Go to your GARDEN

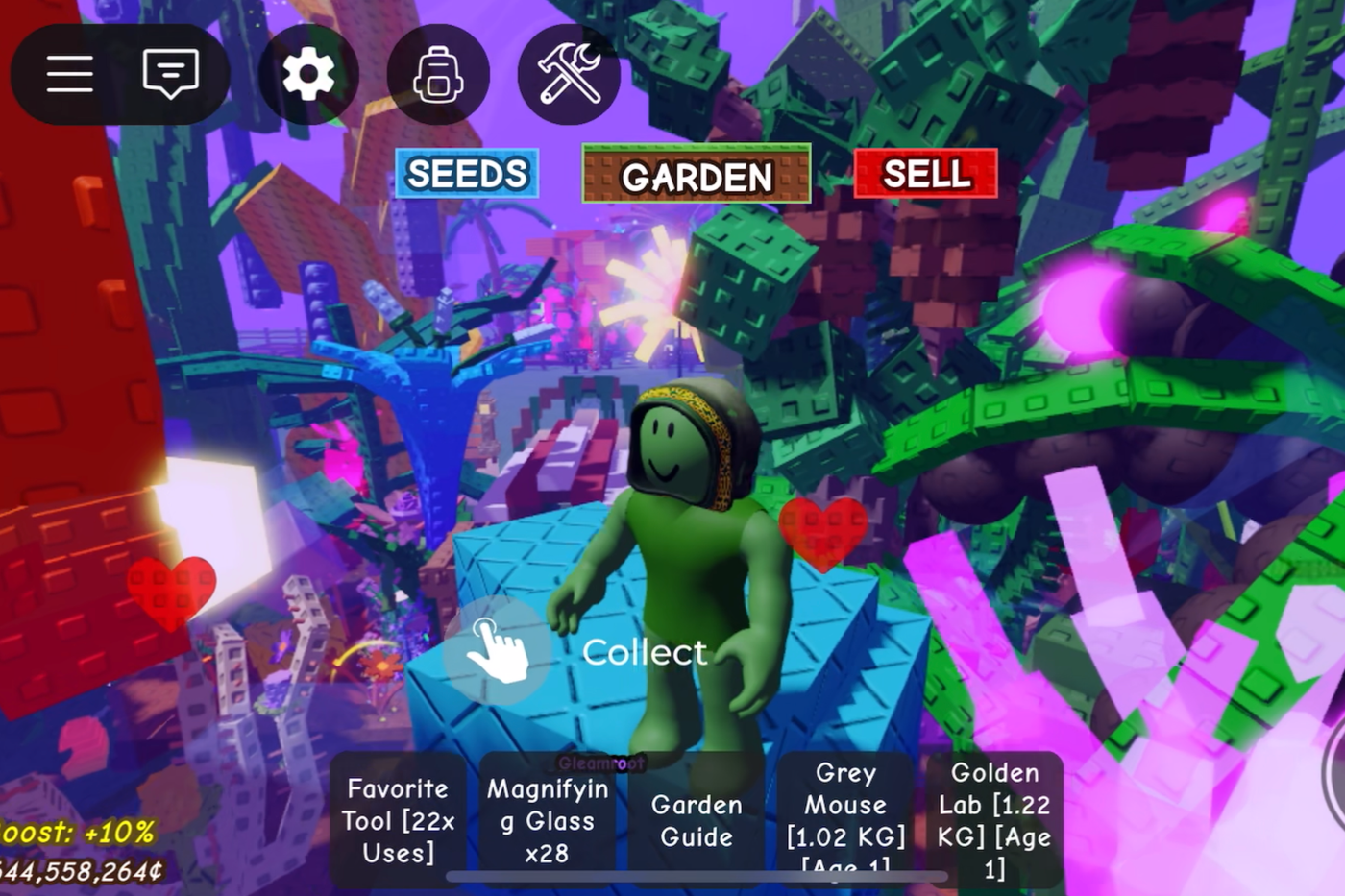pyautogui.click(x=697, y=175)
